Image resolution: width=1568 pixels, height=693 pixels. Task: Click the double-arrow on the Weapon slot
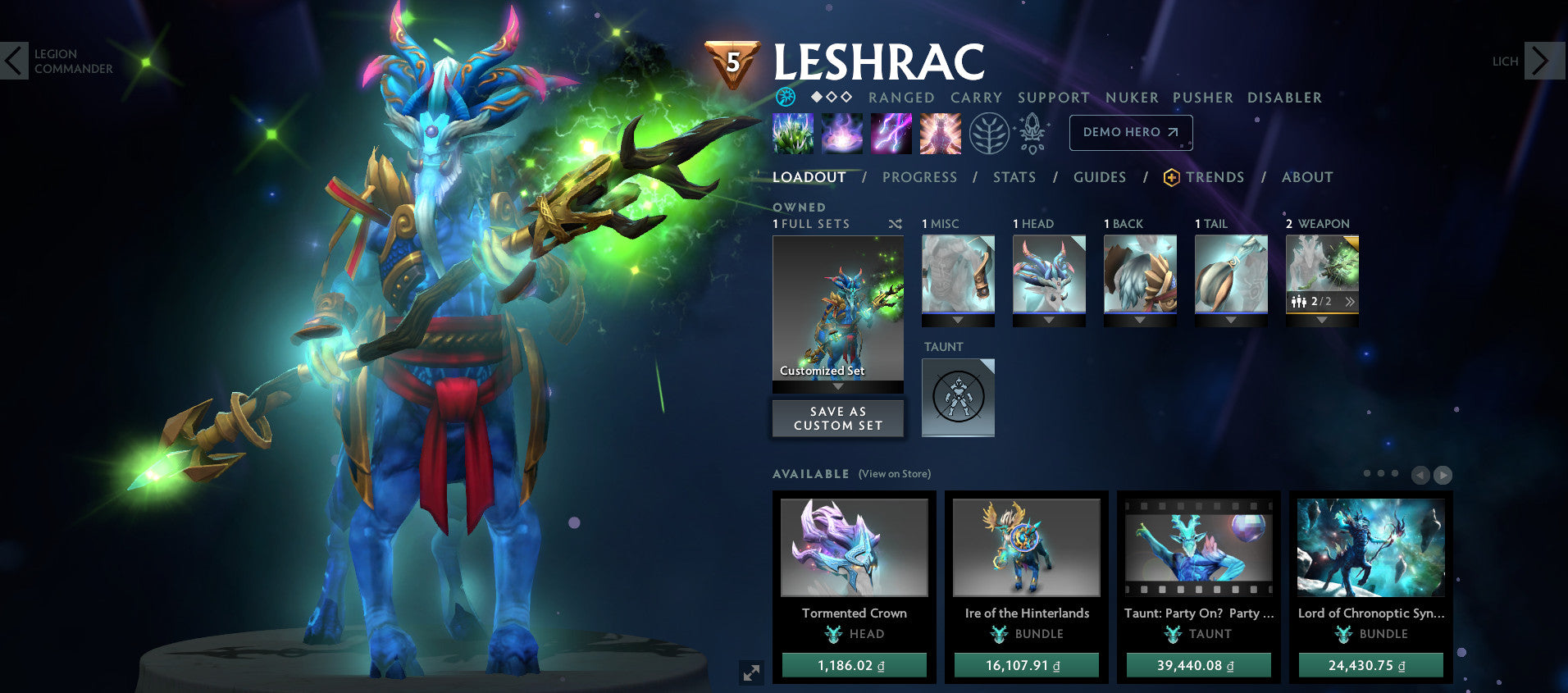click(x=1351, y=301)
